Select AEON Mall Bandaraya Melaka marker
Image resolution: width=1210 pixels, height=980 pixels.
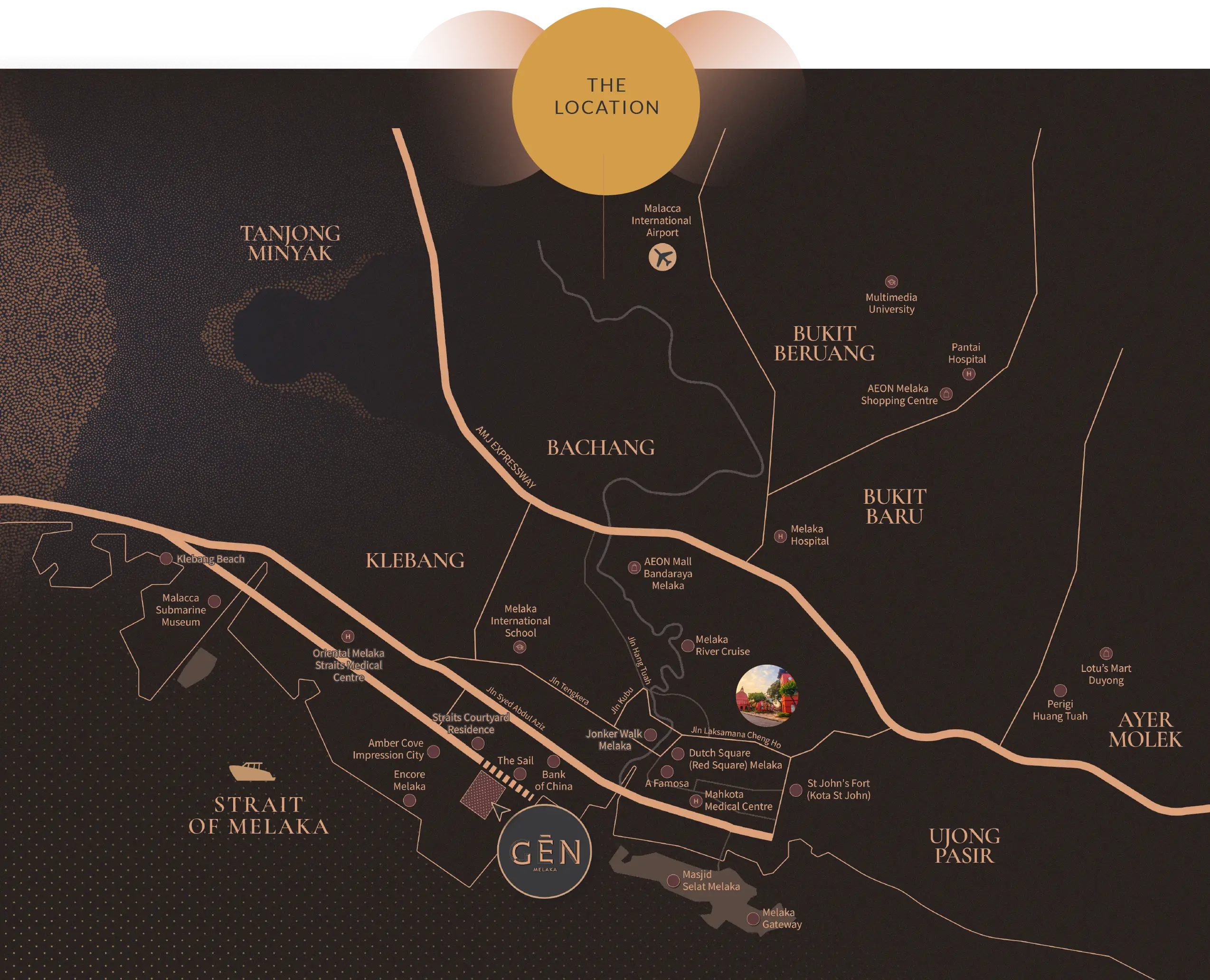point(634,568)
